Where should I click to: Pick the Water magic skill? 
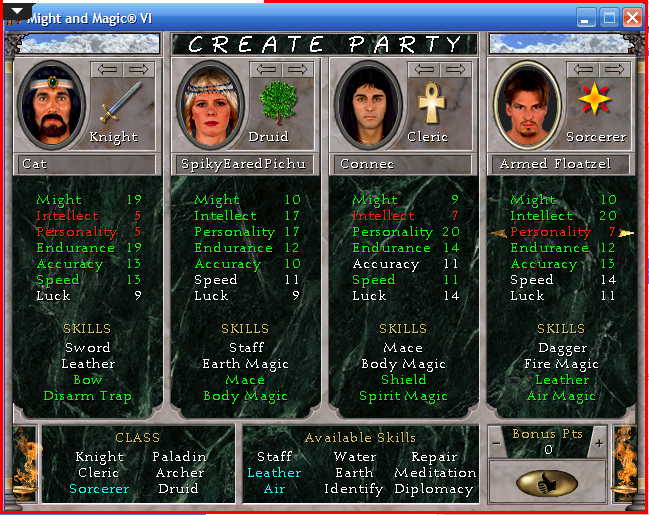(354, 457)
